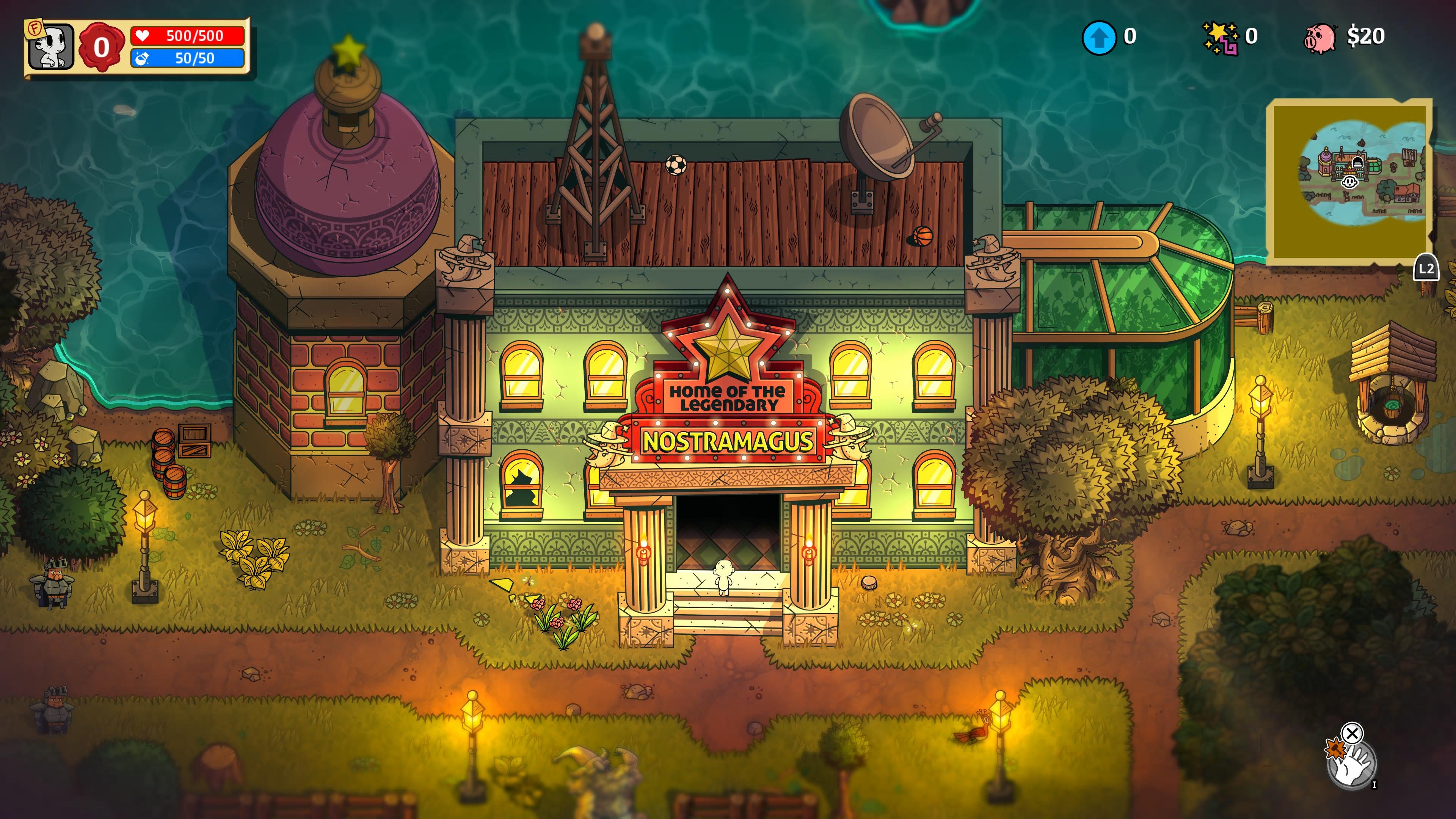This screenshot has width=1456, height=819.
Task: Click the potion flask icon on the mana bar
Action: pyautogui.click(x=141, y=60)
